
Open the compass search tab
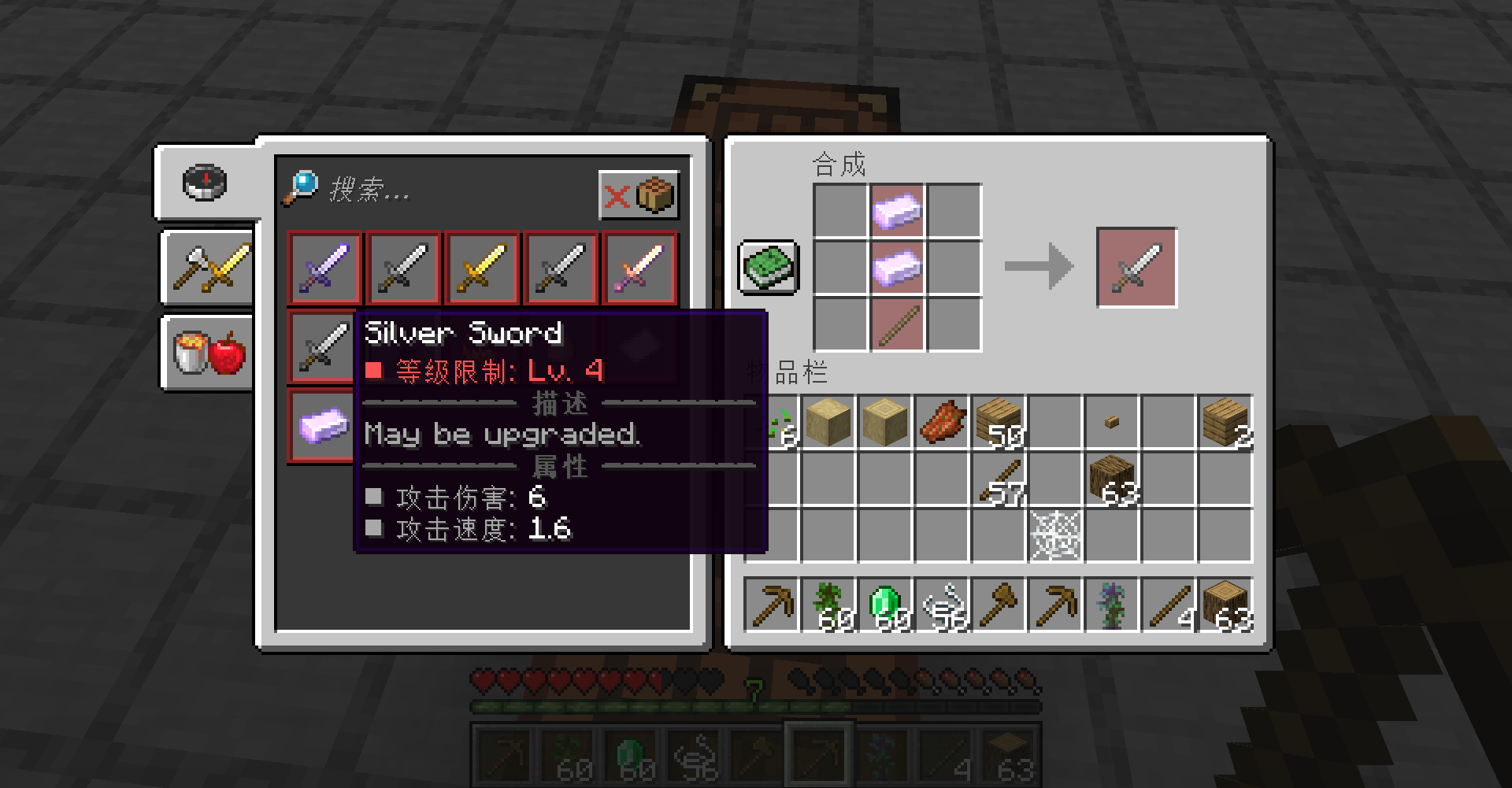tap(203, 183)
